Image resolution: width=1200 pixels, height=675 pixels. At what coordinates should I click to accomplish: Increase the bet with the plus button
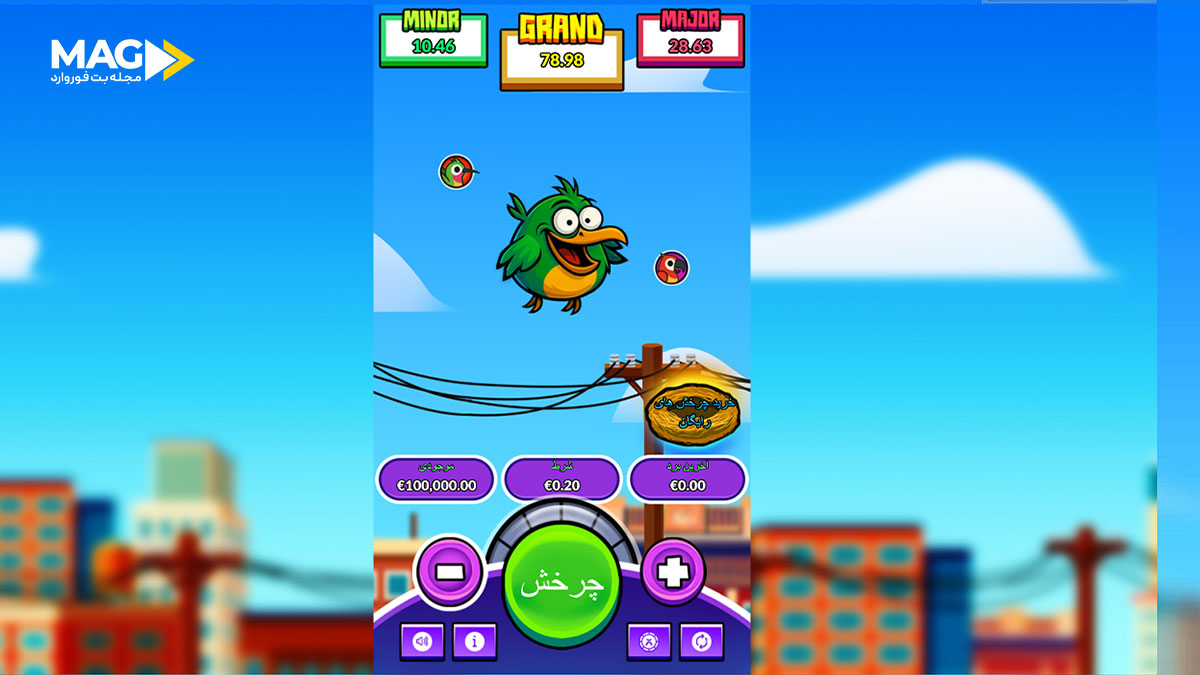pyautogui.click(x=673, y=572)
